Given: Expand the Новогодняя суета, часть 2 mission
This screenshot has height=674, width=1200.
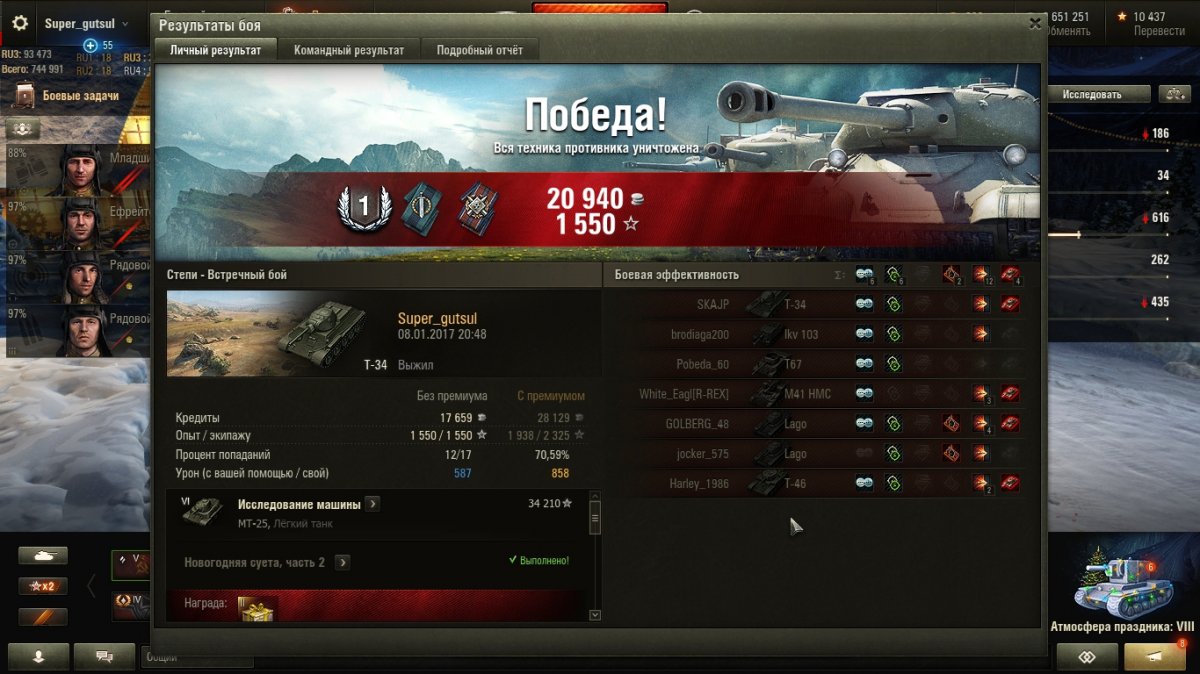Looking at the screenshot, I should point(342,563).
